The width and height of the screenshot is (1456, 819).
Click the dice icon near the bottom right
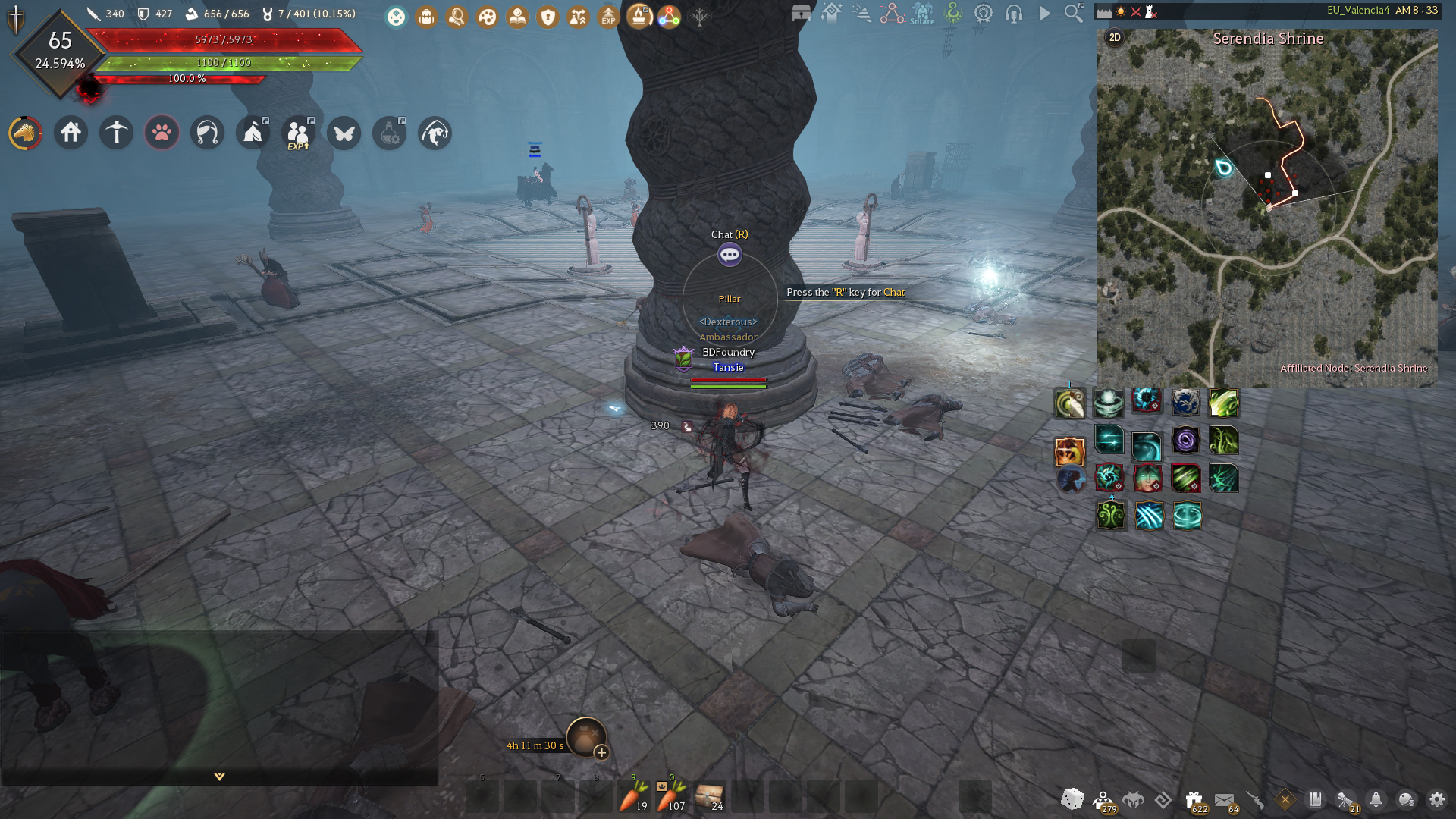tap(1072, 799)
